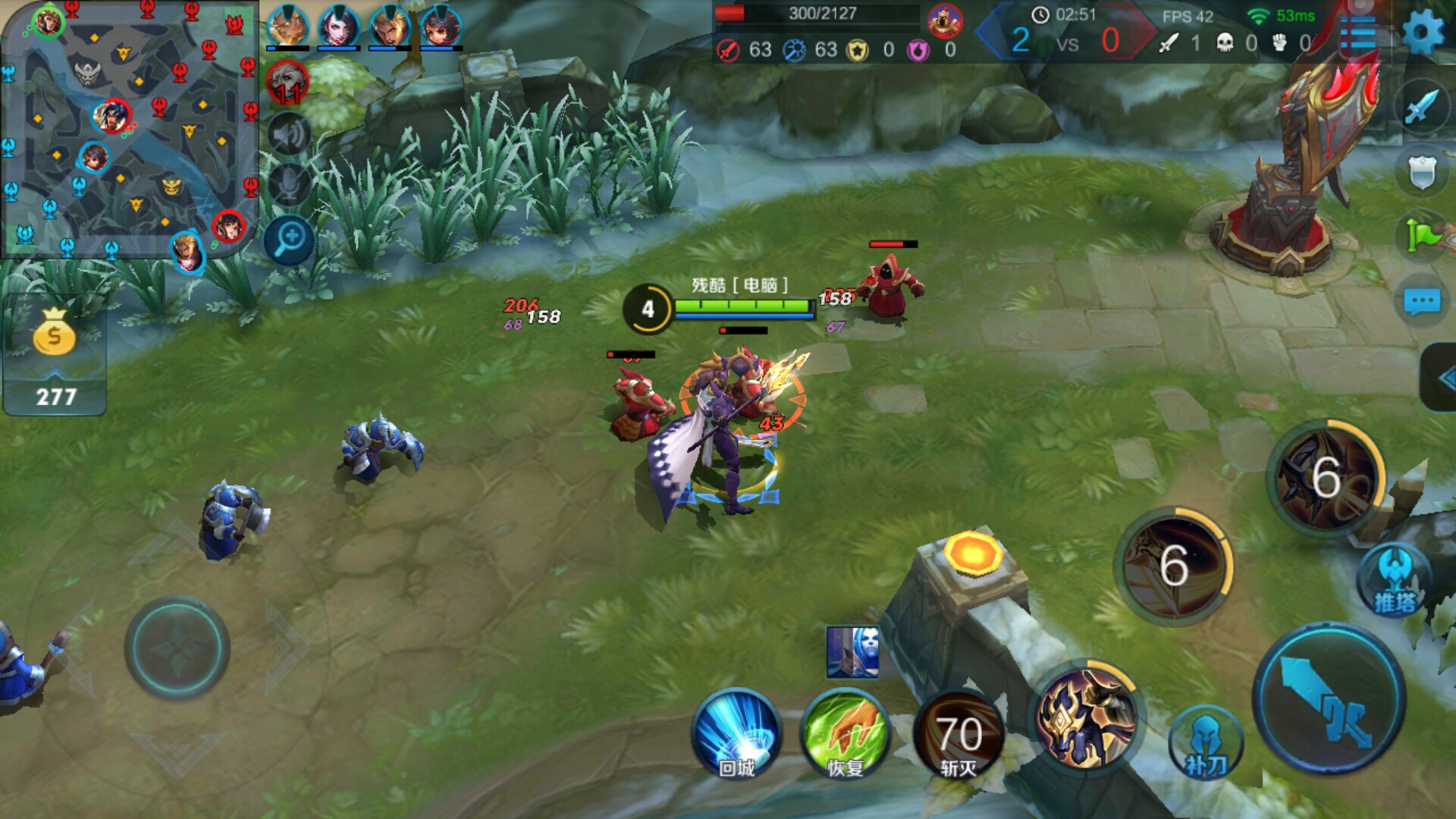This screenshot has width=1456, height=819.
Task: Cast the 斩灭 summoner spell
Action: click(959, 734)
